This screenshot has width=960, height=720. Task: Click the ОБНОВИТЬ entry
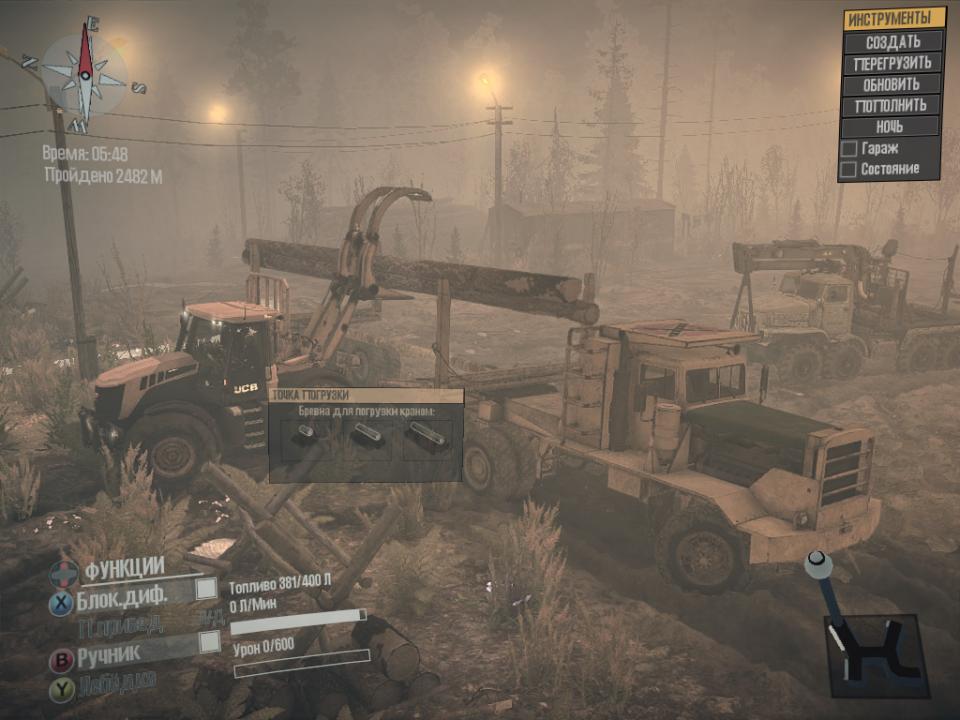pyautogui.click(x=892, y=84)
